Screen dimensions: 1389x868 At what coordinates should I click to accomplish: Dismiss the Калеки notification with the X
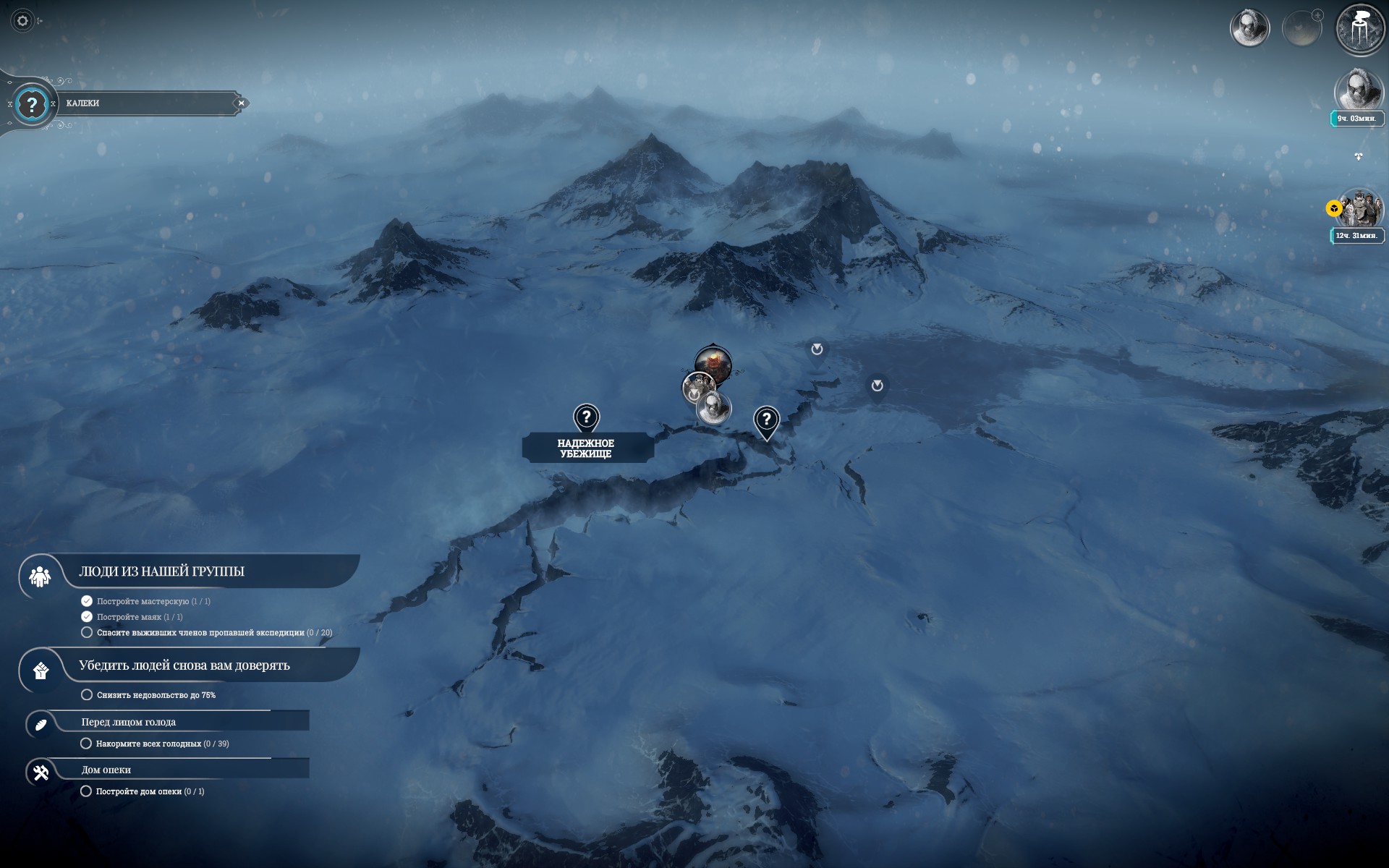point(242,103)
